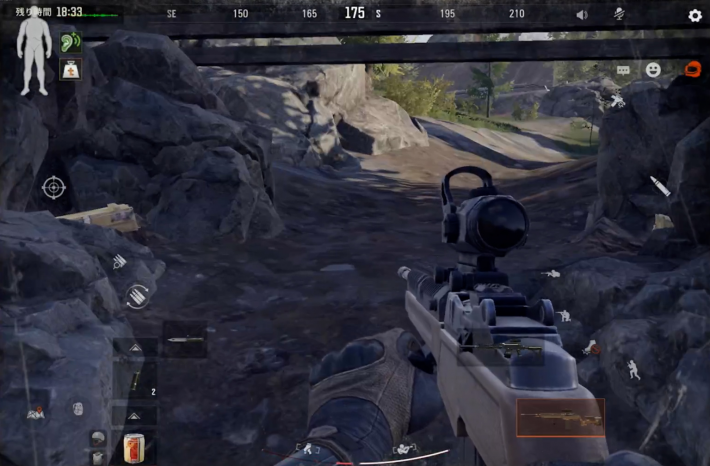Open the quick chat speech bubble

pyautogui.click(x=623, y=71)
